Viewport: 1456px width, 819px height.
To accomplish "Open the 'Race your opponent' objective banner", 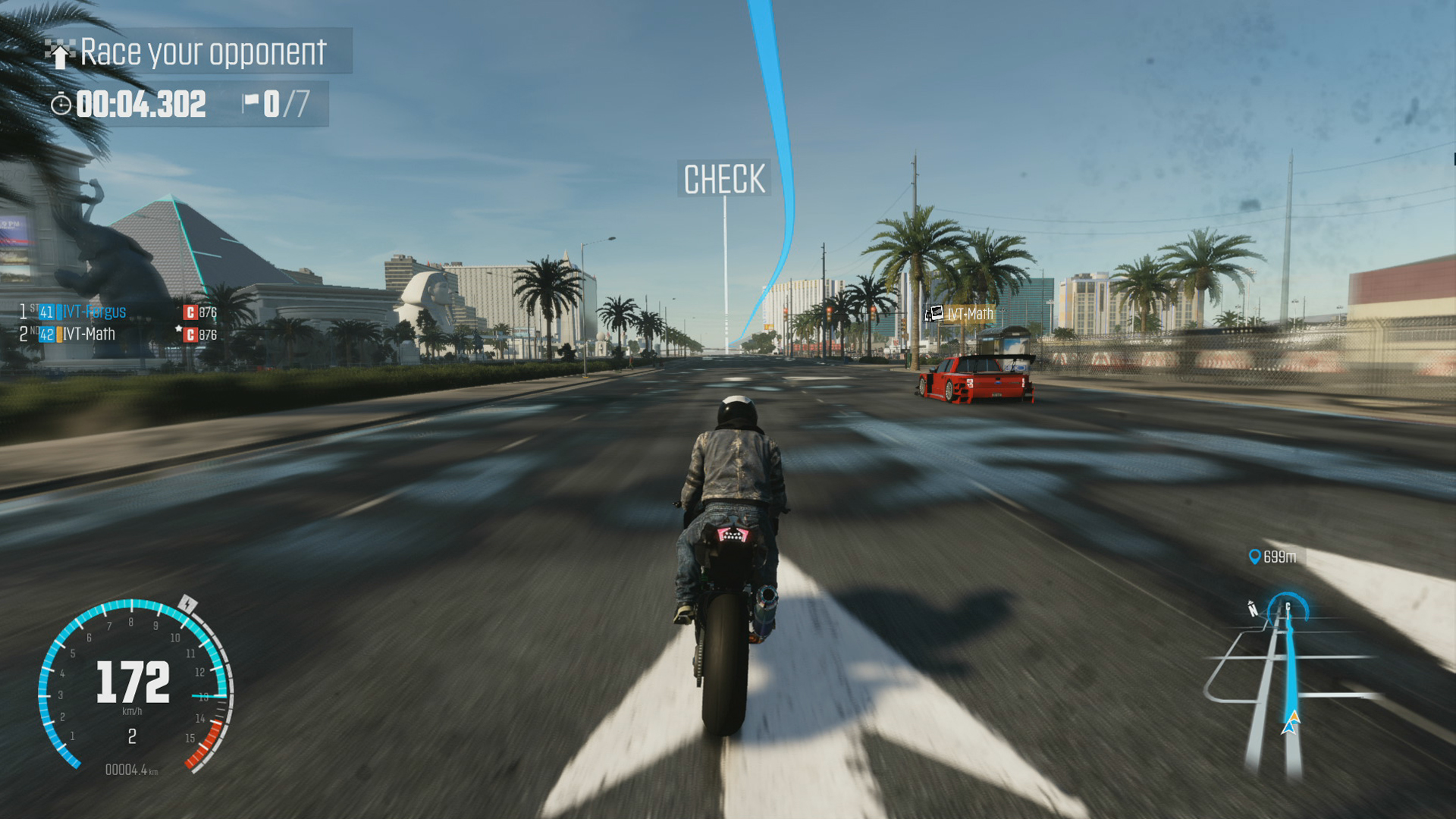I will 202,53.
